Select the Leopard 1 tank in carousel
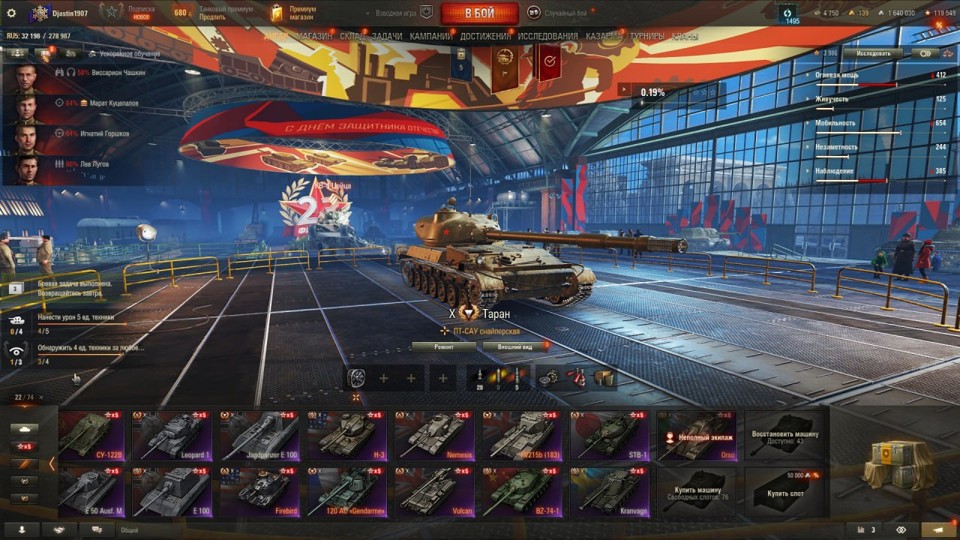 click(x=171, y=435)
